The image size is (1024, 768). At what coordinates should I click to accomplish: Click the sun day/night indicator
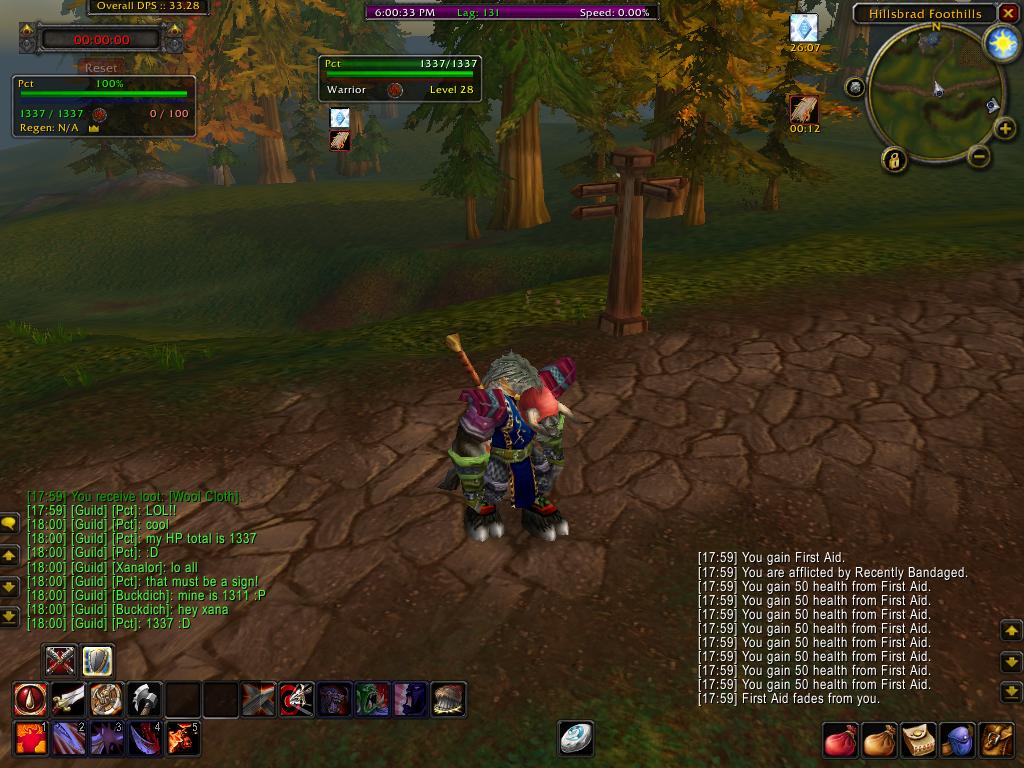click(1000, 43)
